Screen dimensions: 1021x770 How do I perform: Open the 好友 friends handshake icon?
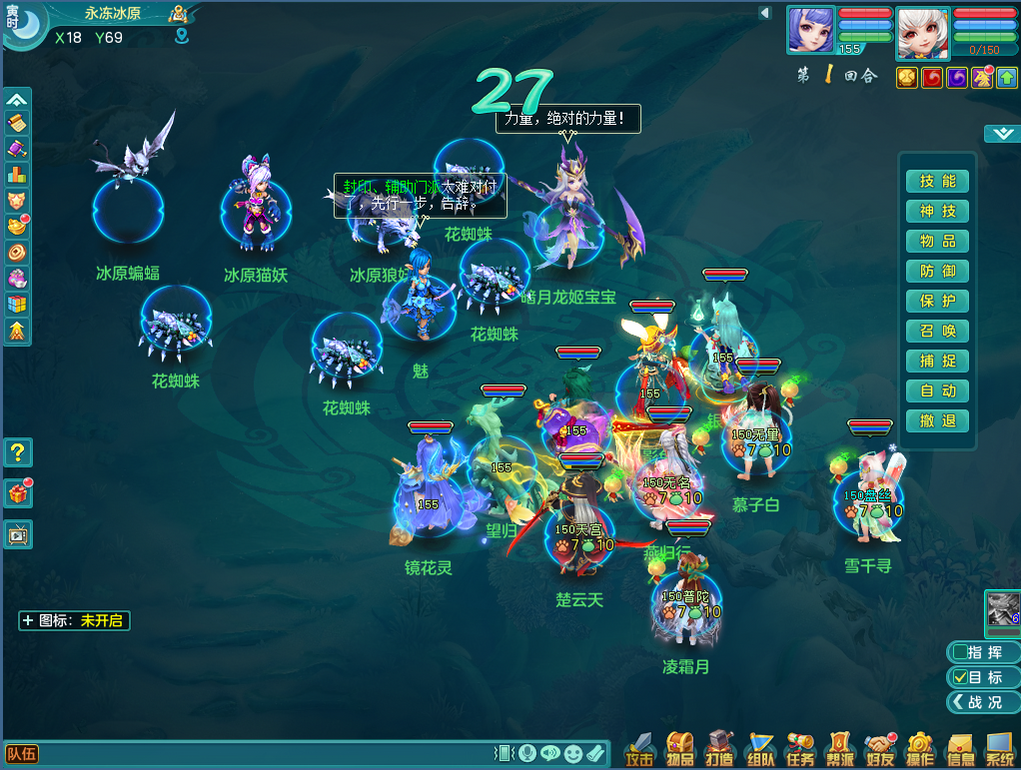click(880, 748)
